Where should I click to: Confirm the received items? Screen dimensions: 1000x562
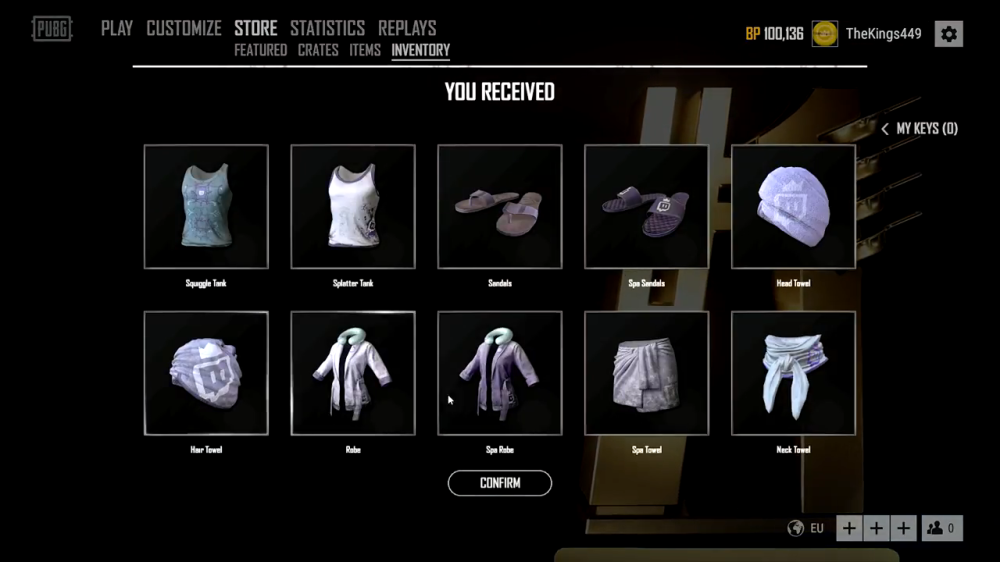pyautogui.click(x=499, y=483)
